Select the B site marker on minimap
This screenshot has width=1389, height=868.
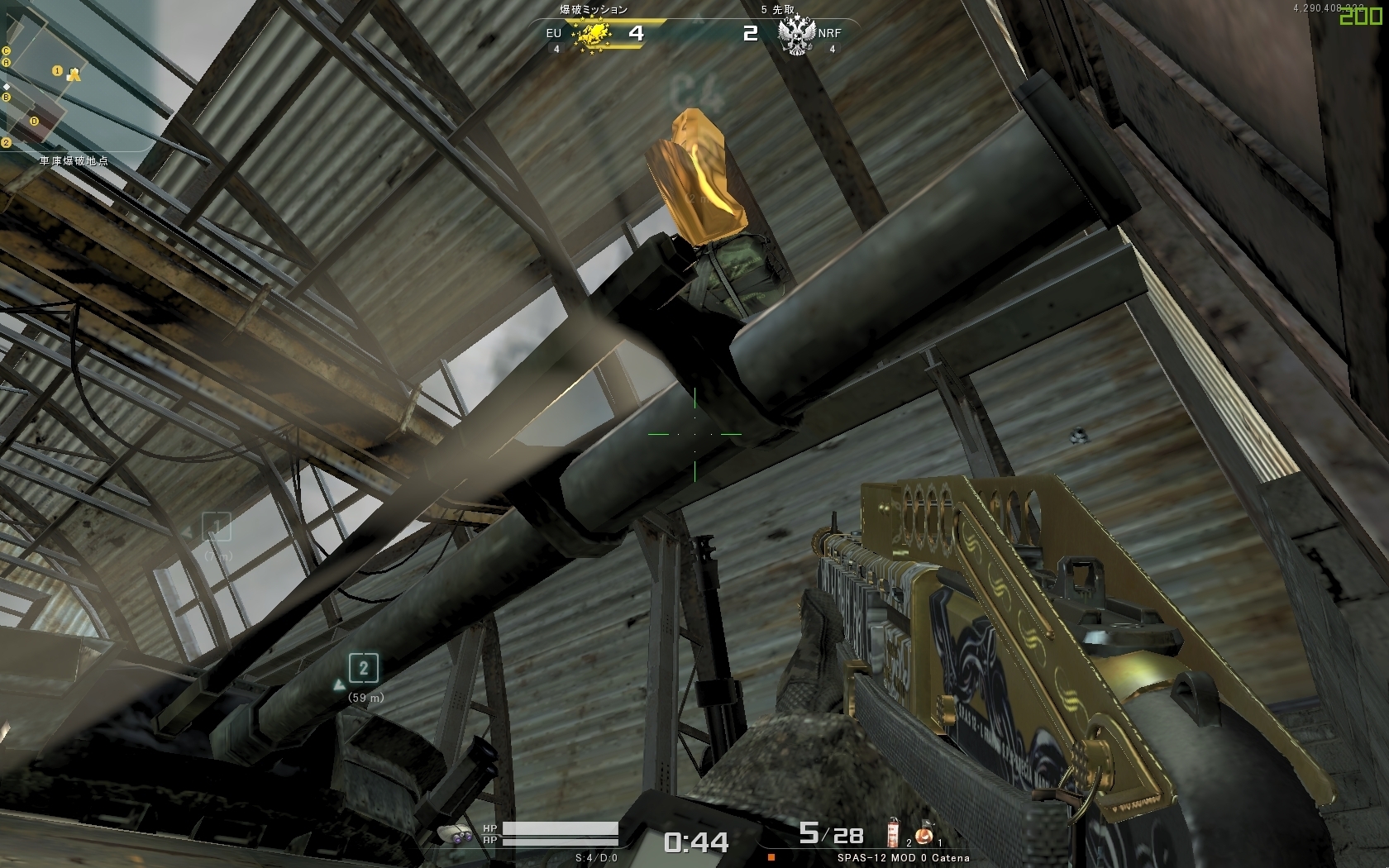(7, 98)
